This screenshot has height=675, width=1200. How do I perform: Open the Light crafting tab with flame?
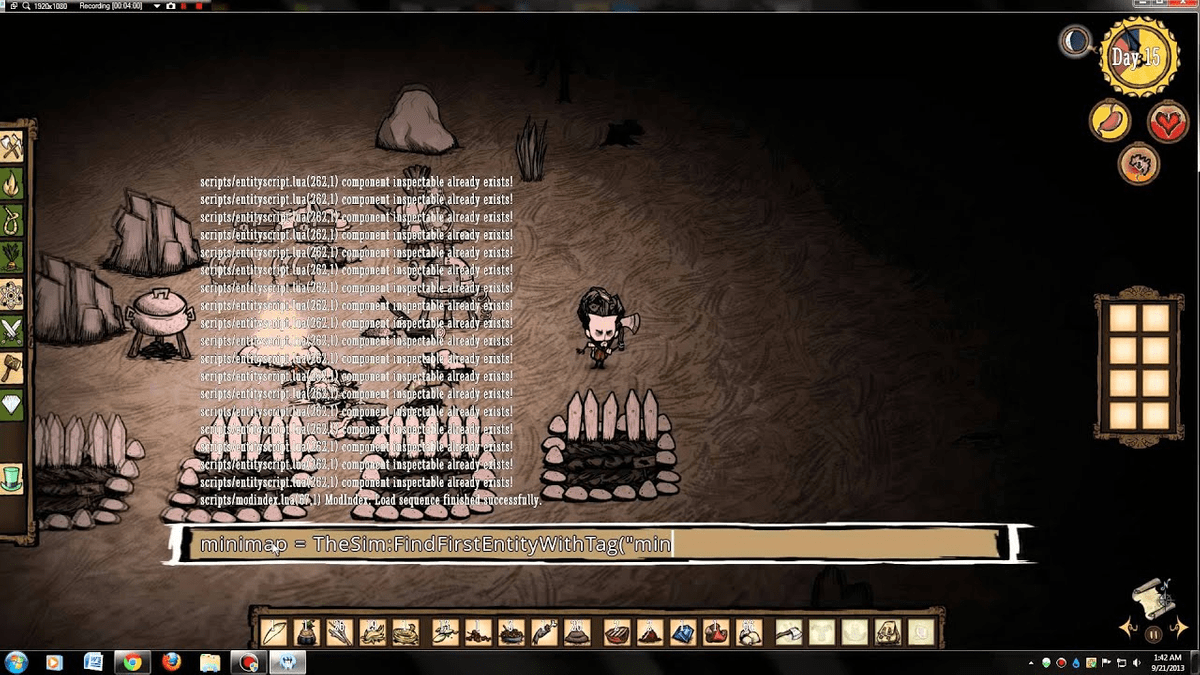(x=11, y=184)
